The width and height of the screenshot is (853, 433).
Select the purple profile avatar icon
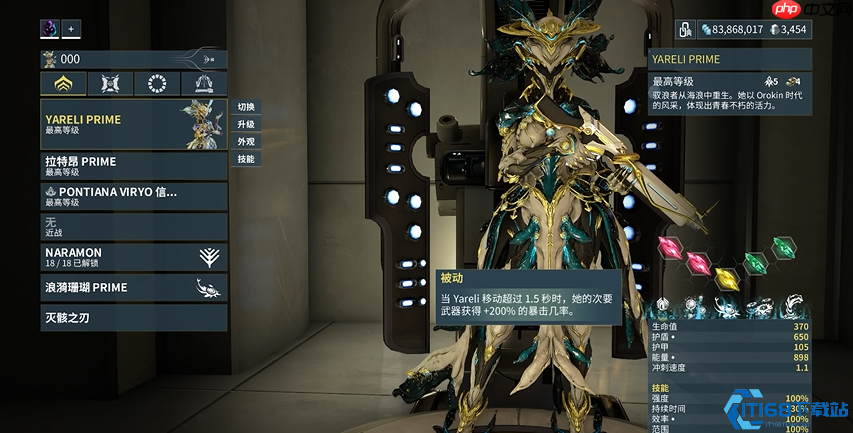[x=50, y=28]
